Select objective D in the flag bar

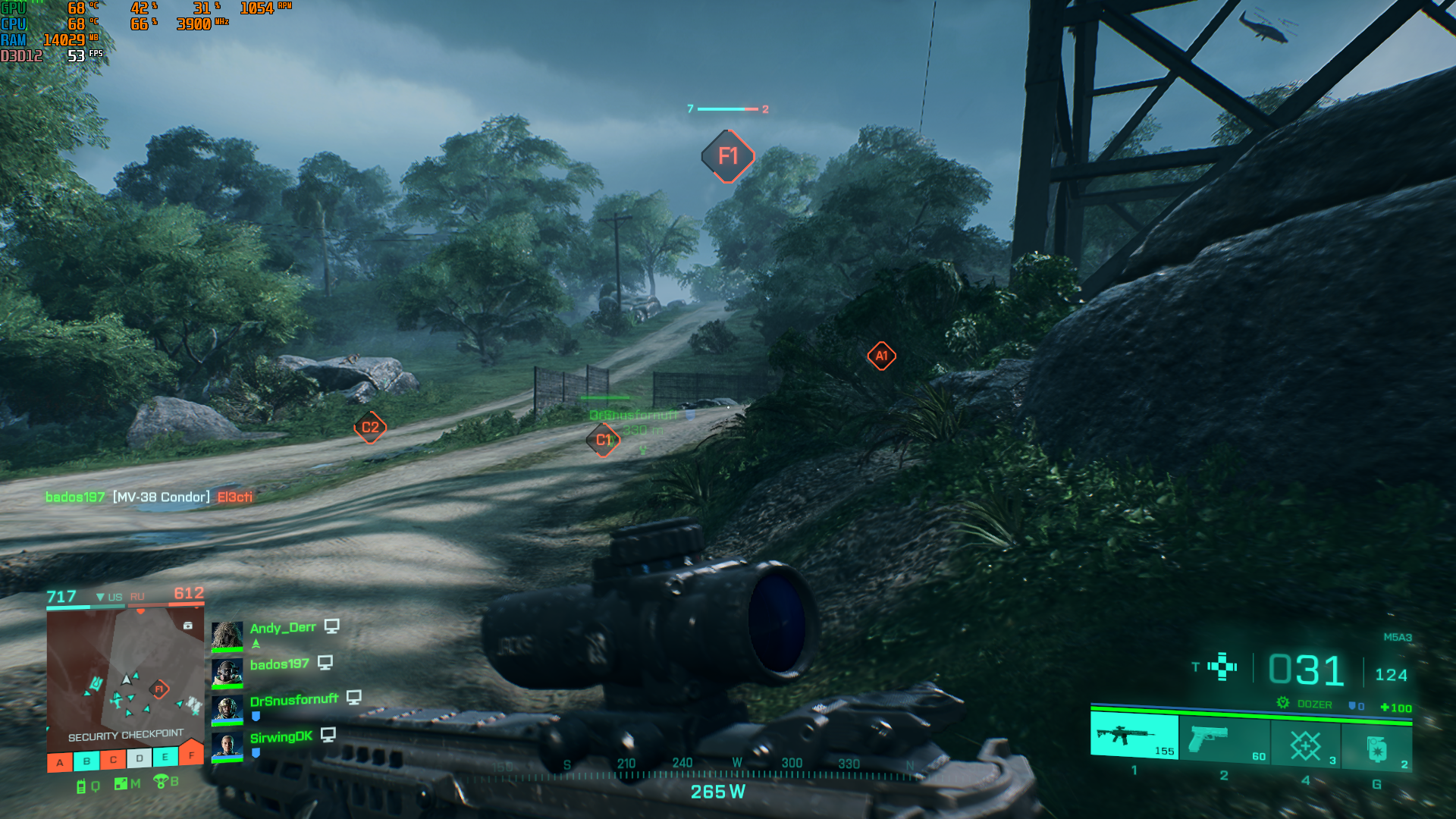[140, 758]
